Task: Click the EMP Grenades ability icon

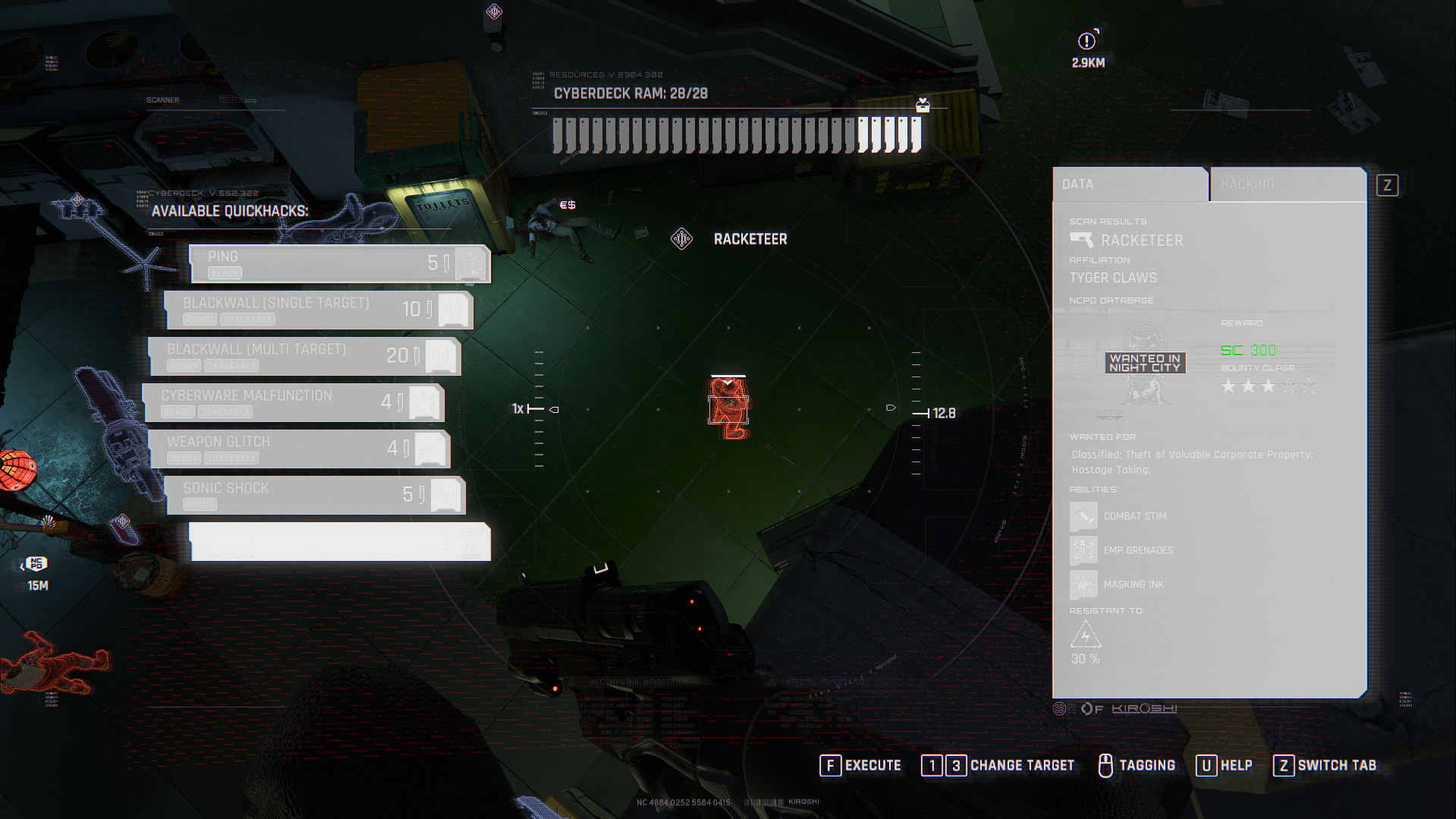Action: click(x=1083, y=550)
